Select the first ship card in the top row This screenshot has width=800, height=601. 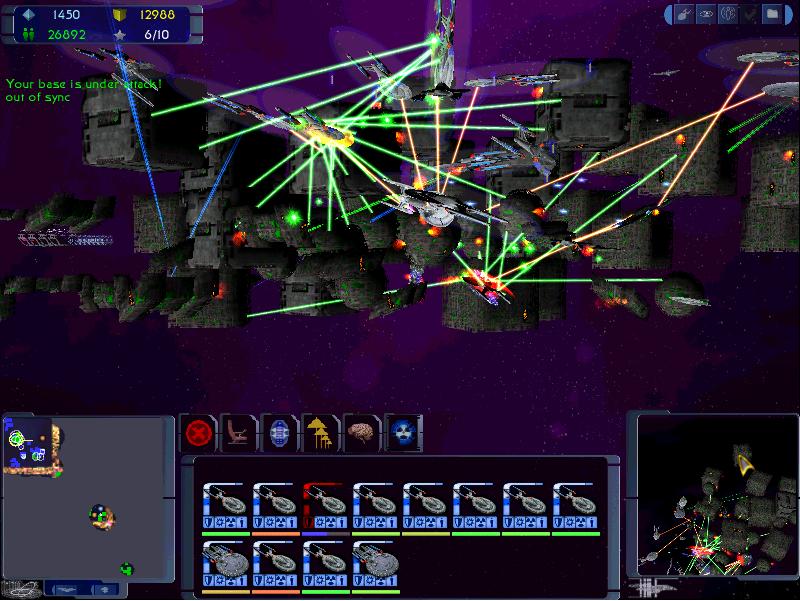point(226,507)
